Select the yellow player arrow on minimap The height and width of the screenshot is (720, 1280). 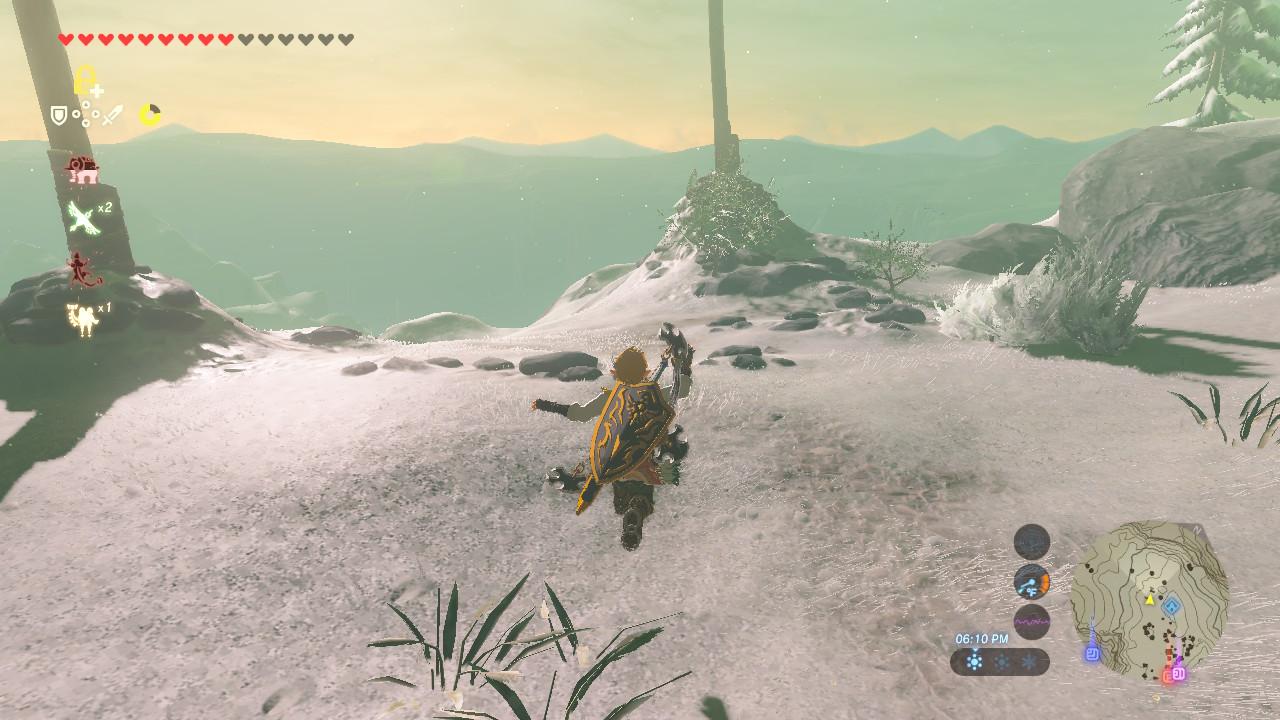pos(1150,600)
